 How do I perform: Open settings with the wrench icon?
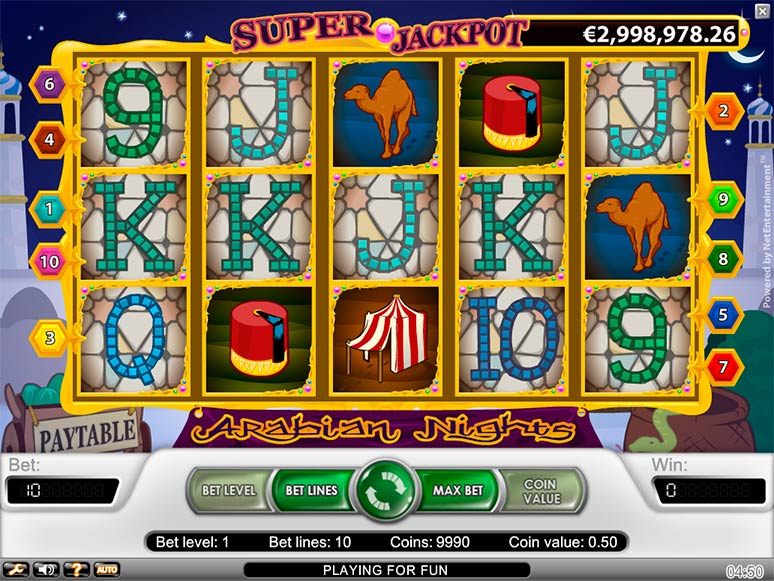pos(13,570)
